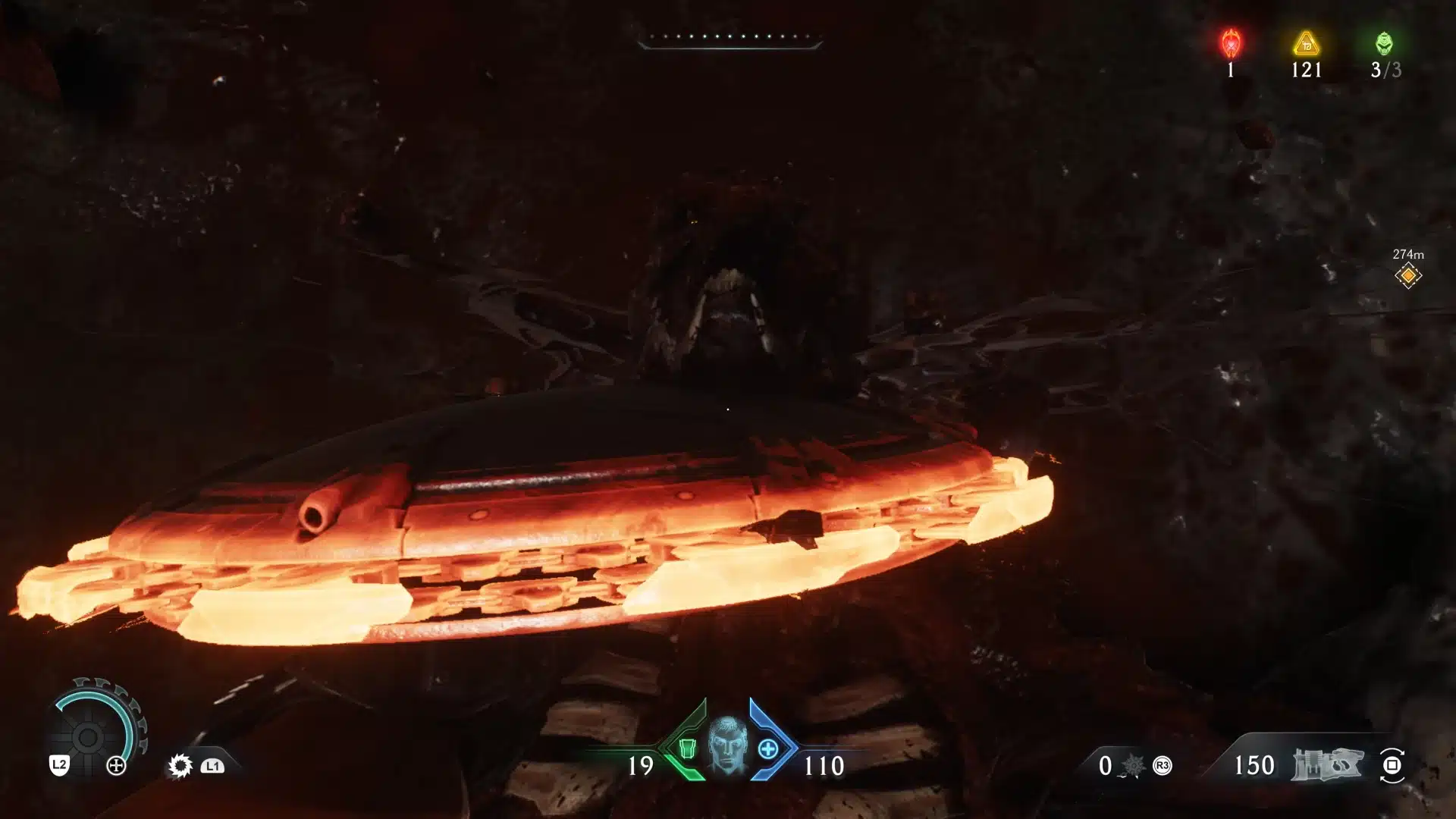Click the green Slayer helmet lives icon

tap(1385, 43)
